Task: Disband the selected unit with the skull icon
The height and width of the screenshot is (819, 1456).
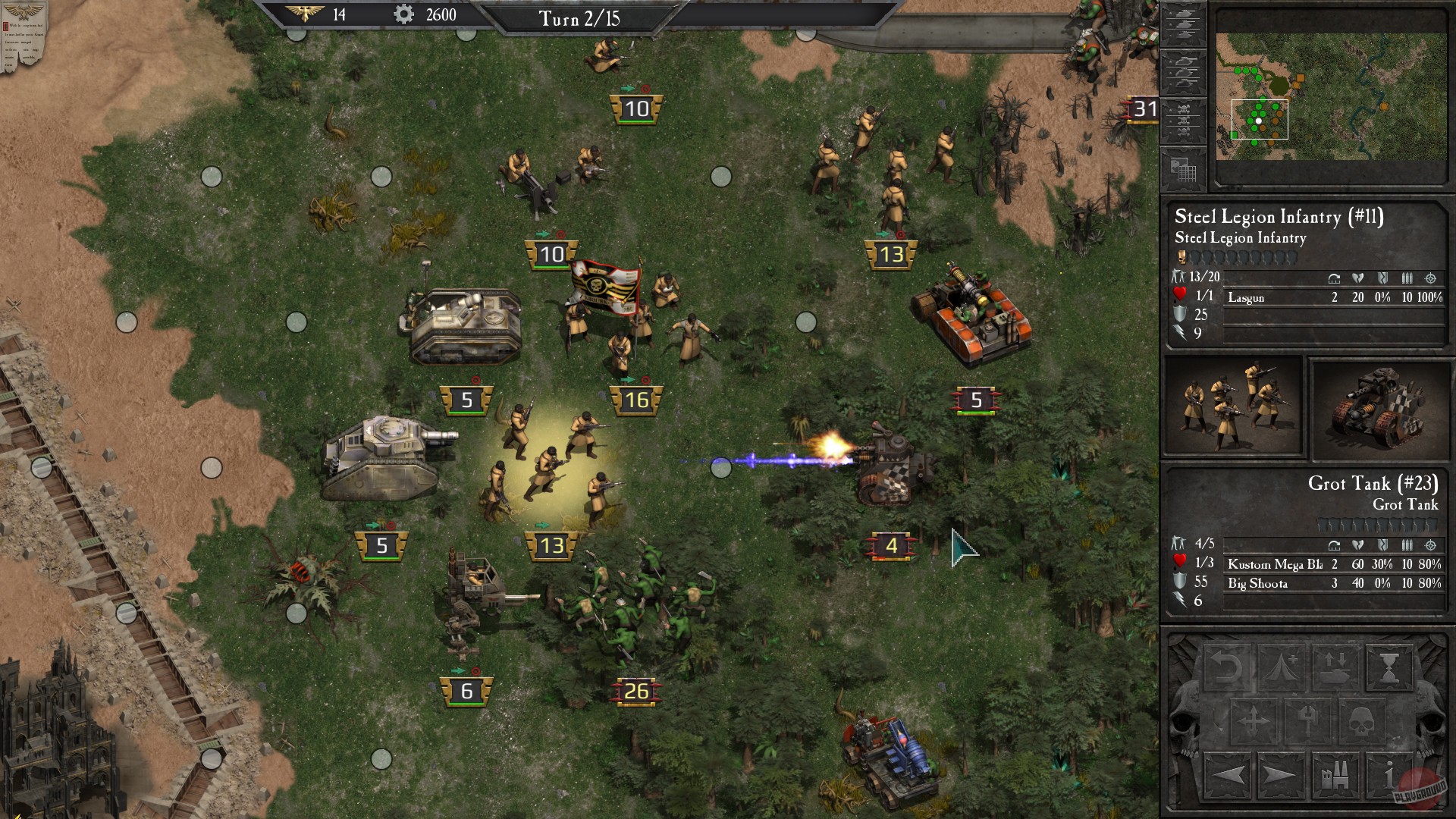Action: pyautogui.click(x=1362, y=722)
